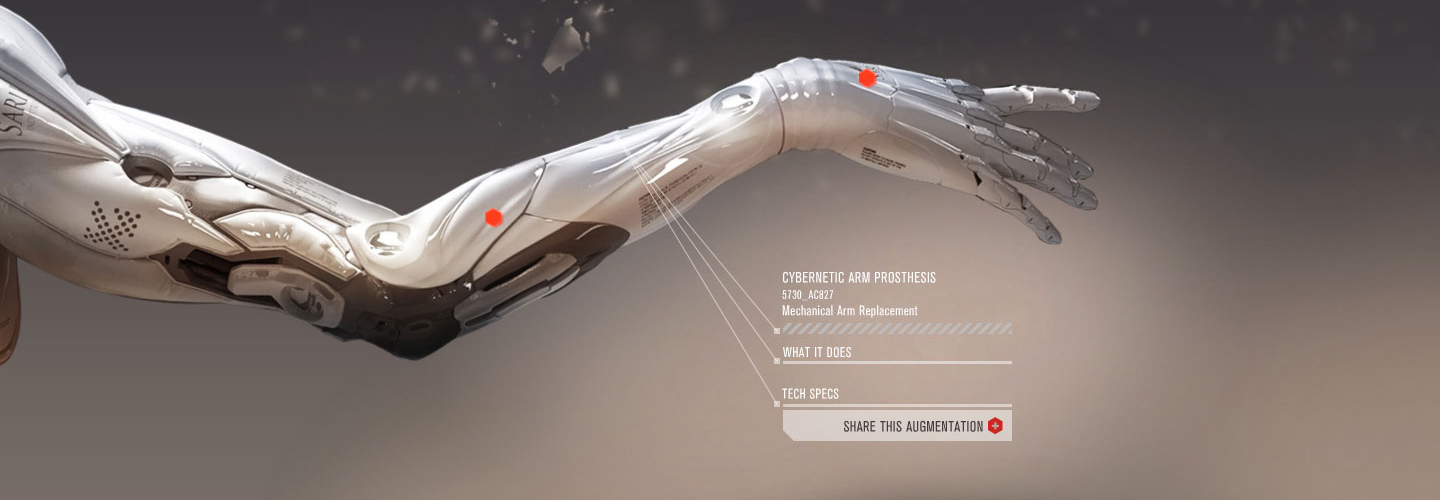Select the Cybernetic Arm Prosthesis heading
Image resolution: width=1440 pixels, height=500 pixels.
[859, 277]
